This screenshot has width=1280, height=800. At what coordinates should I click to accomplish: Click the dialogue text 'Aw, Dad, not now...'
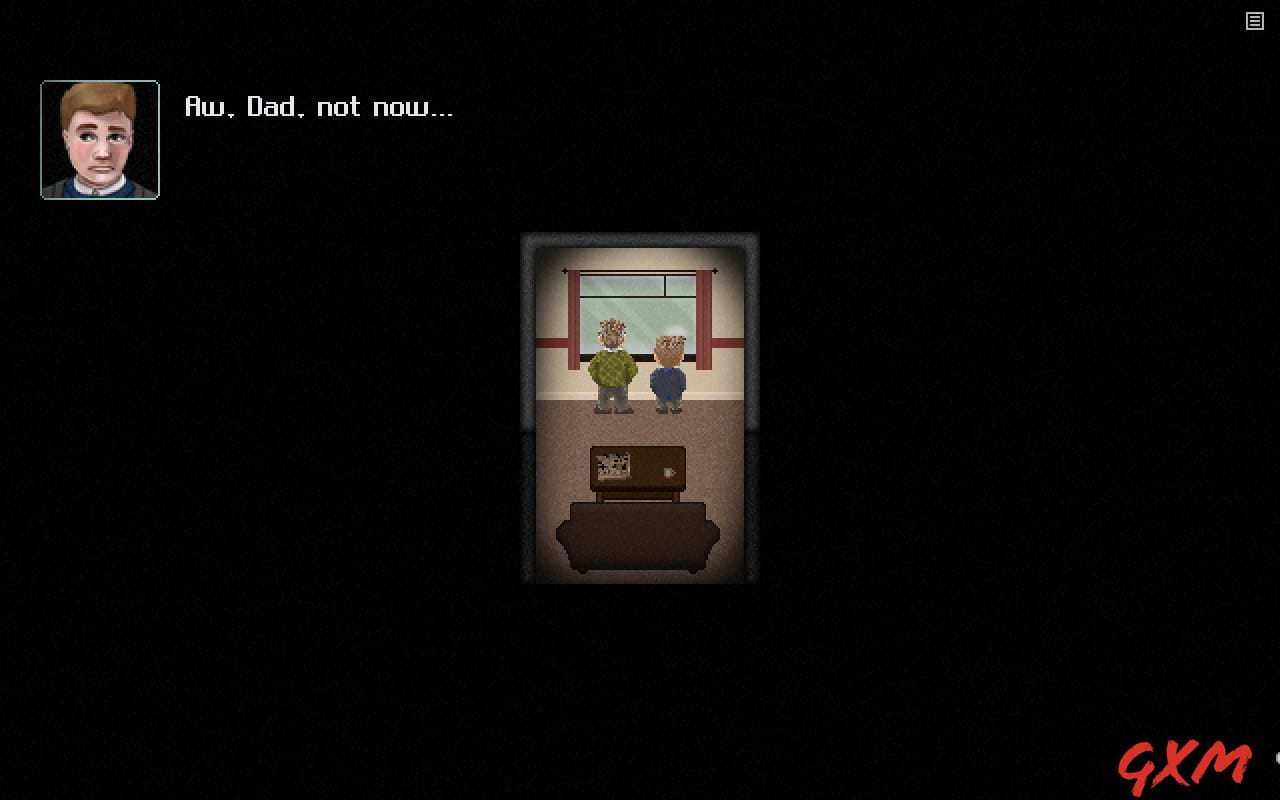(318, 107)
